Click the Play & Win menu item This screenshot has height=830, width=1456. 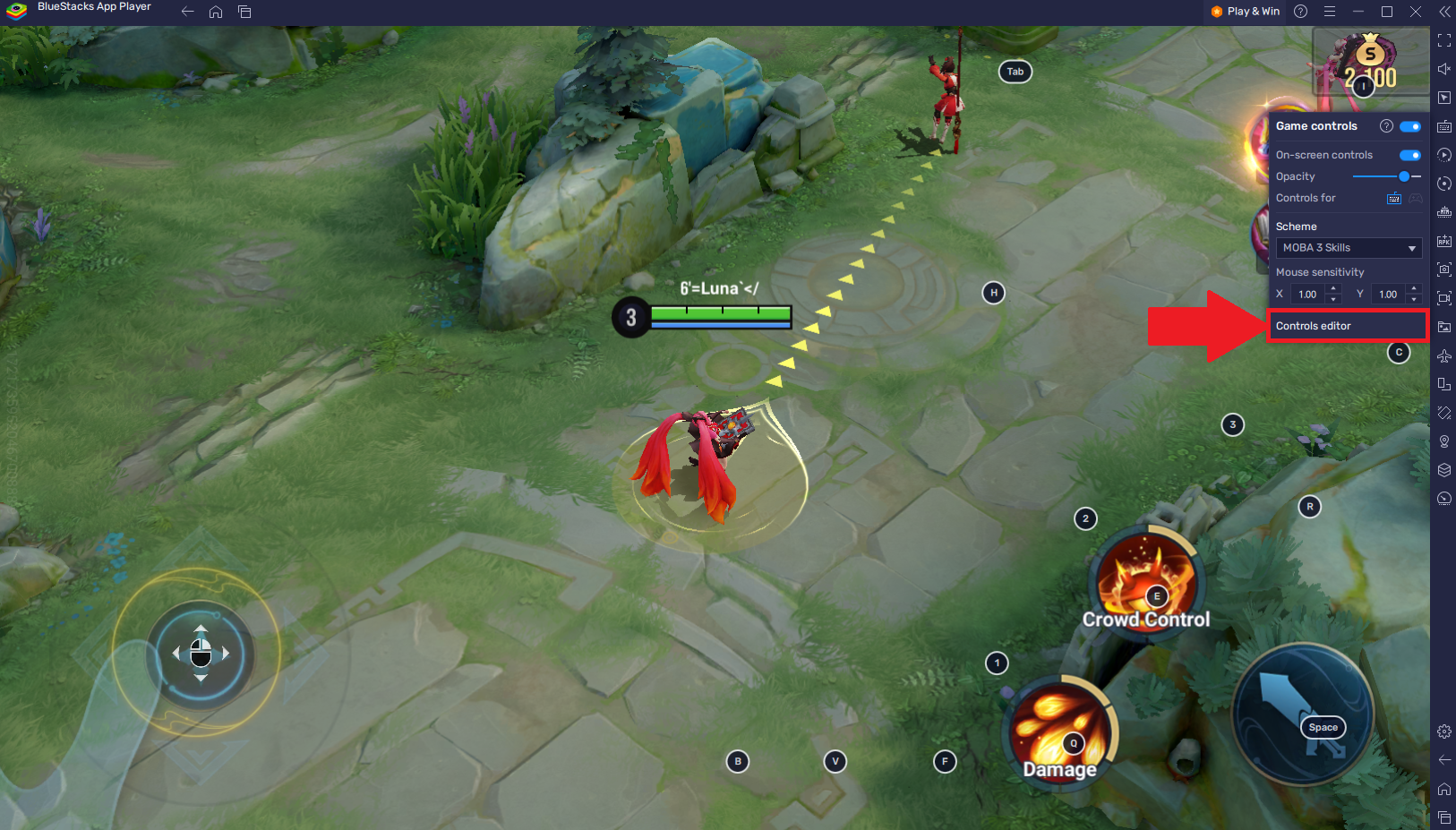[1245, 12]
